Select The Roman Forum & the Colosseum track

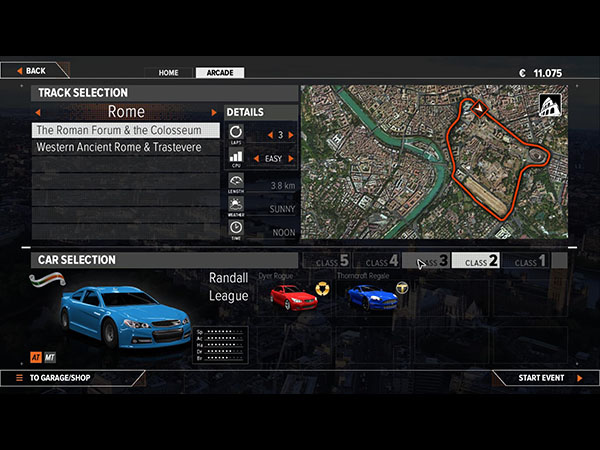coord(126,130)
